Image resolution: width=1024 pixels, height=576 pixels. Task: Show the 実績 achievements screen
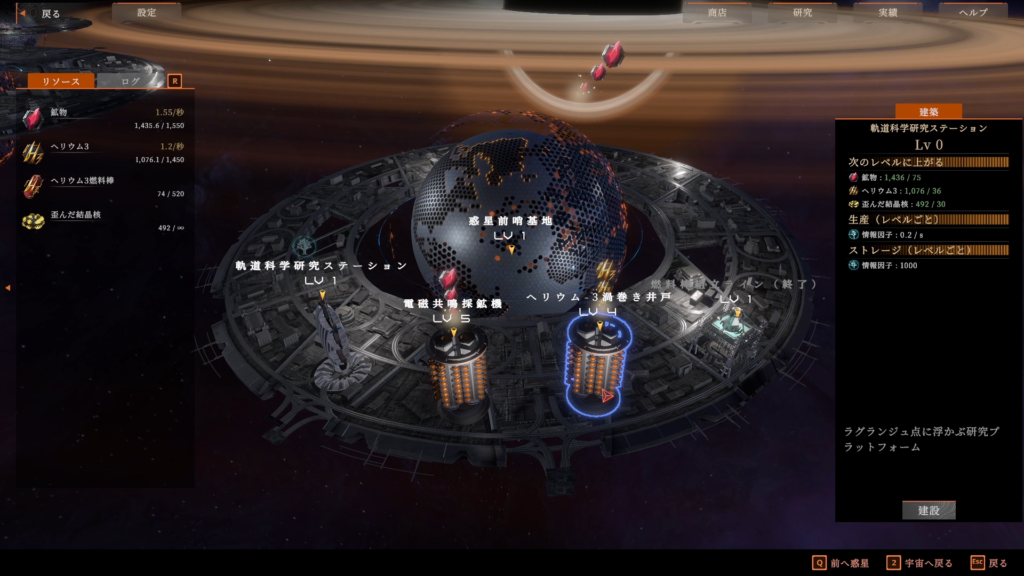click(x=887, y=13)
